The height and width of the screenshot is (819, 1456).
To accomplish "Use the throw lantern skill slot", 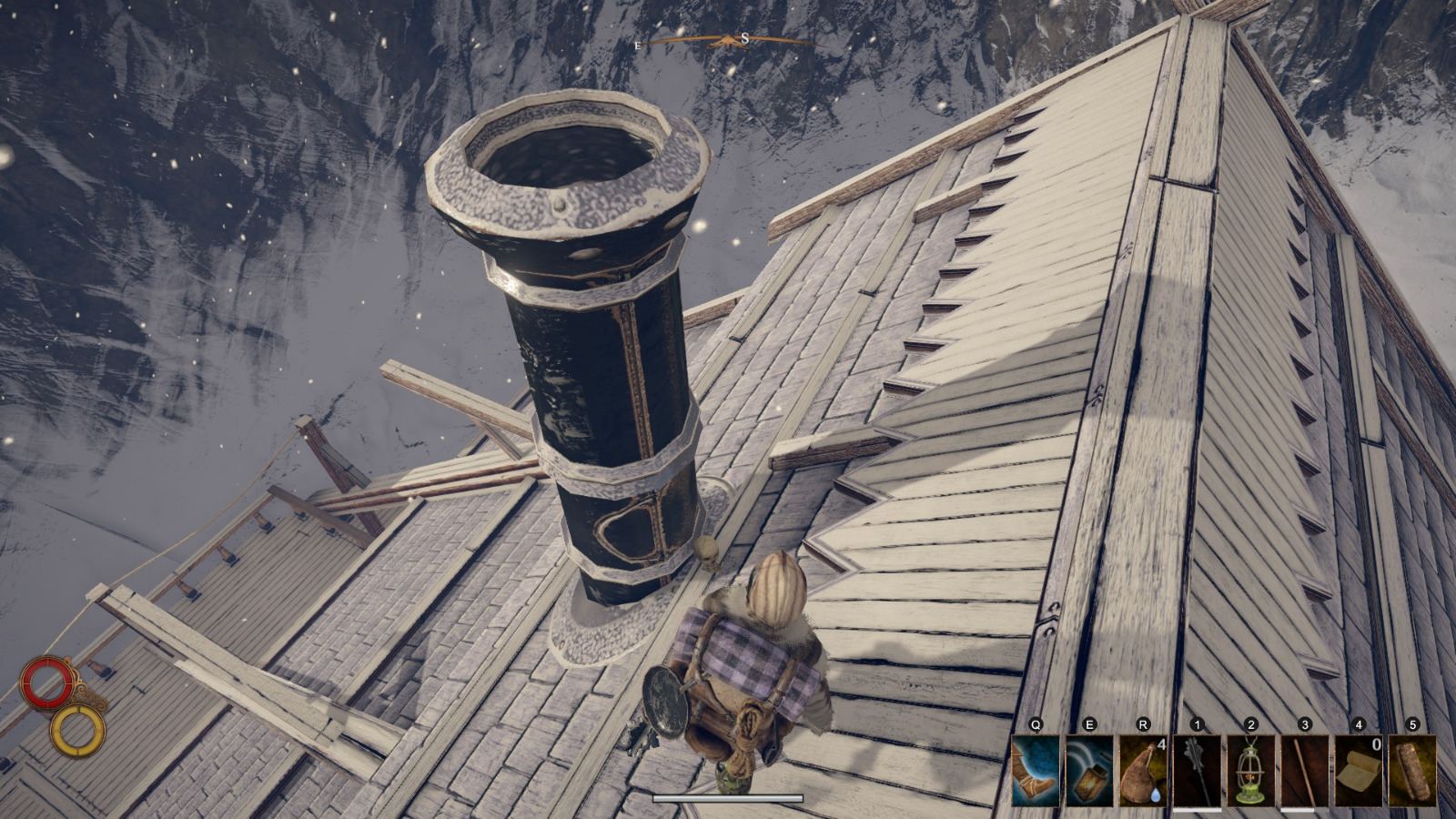I will pyautogui.click(x=1089, y=770).
